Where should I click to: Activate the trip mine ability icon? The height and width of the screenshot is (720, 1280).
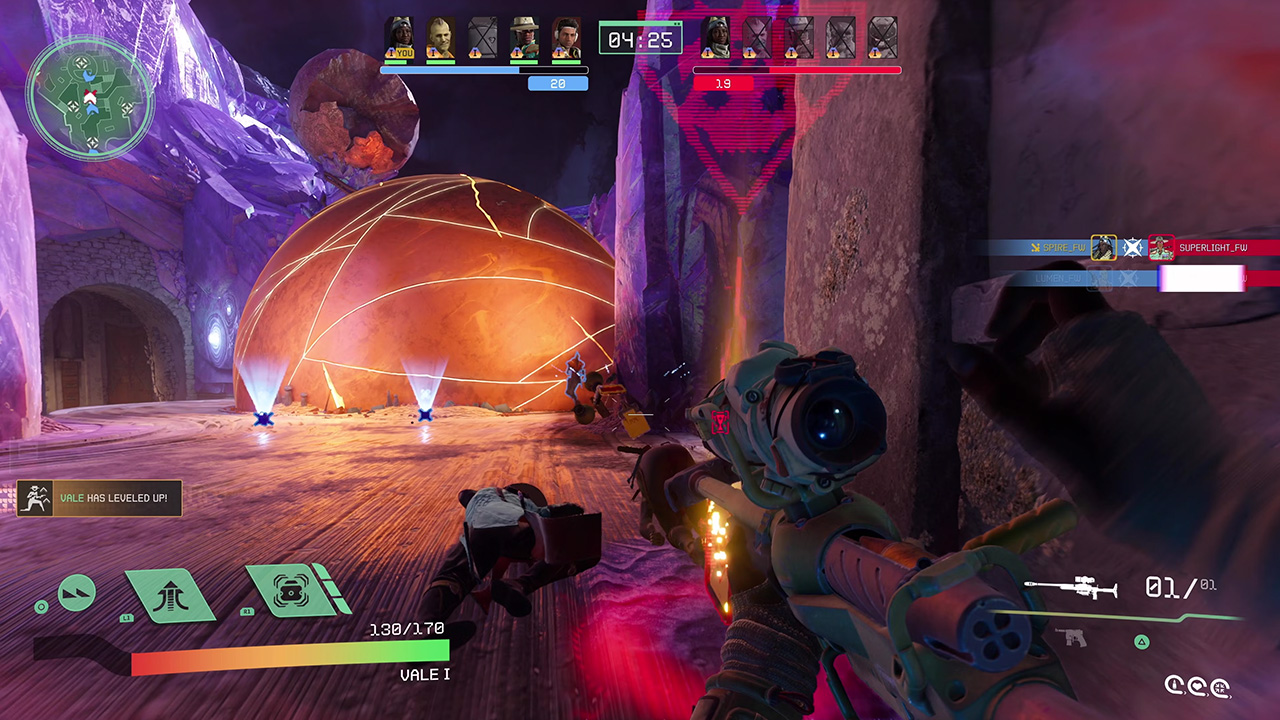point(289,591)
